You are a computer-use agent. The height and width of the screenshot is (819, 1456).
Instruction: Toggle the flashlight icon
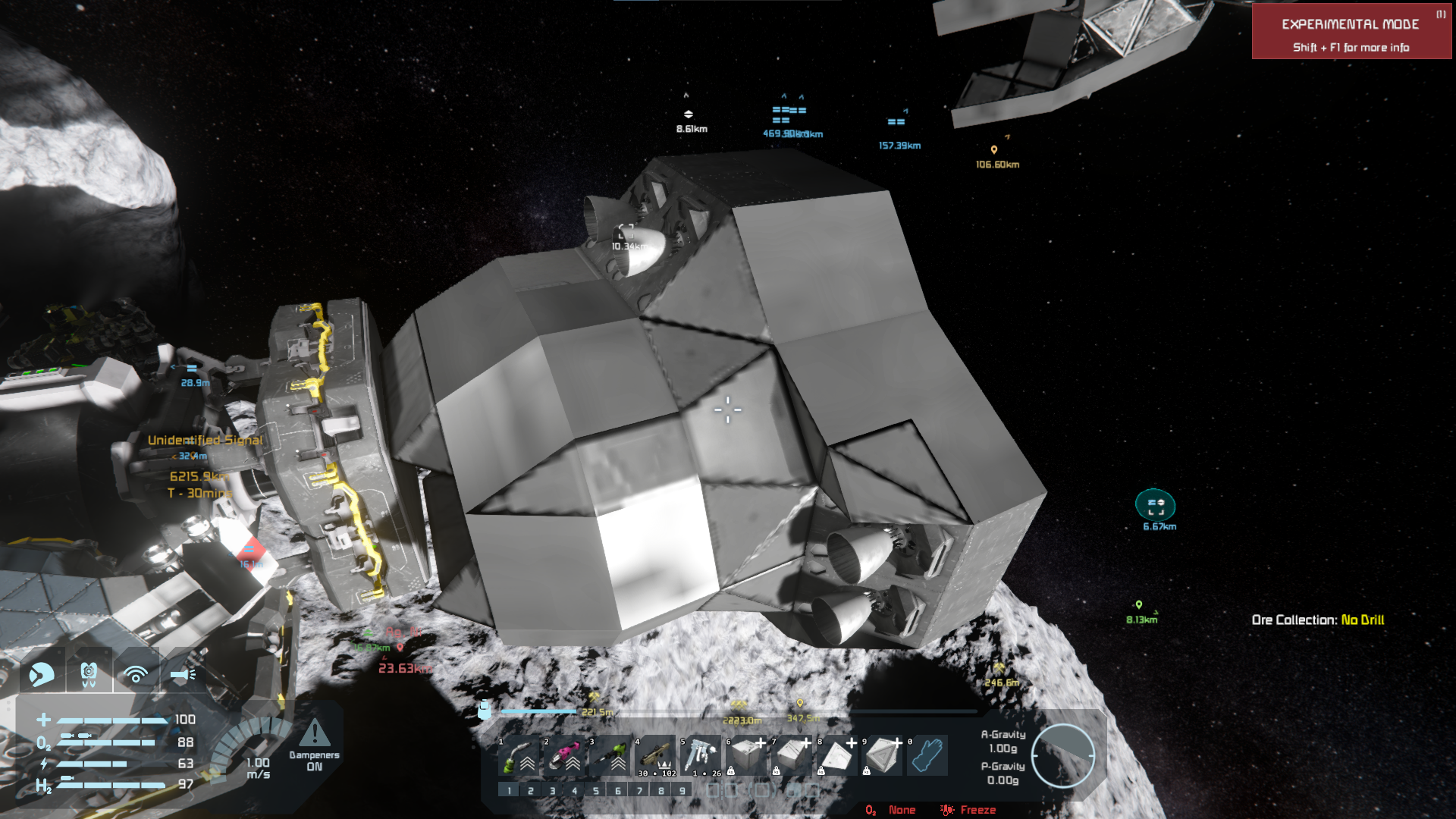click(x=183, y=673)
